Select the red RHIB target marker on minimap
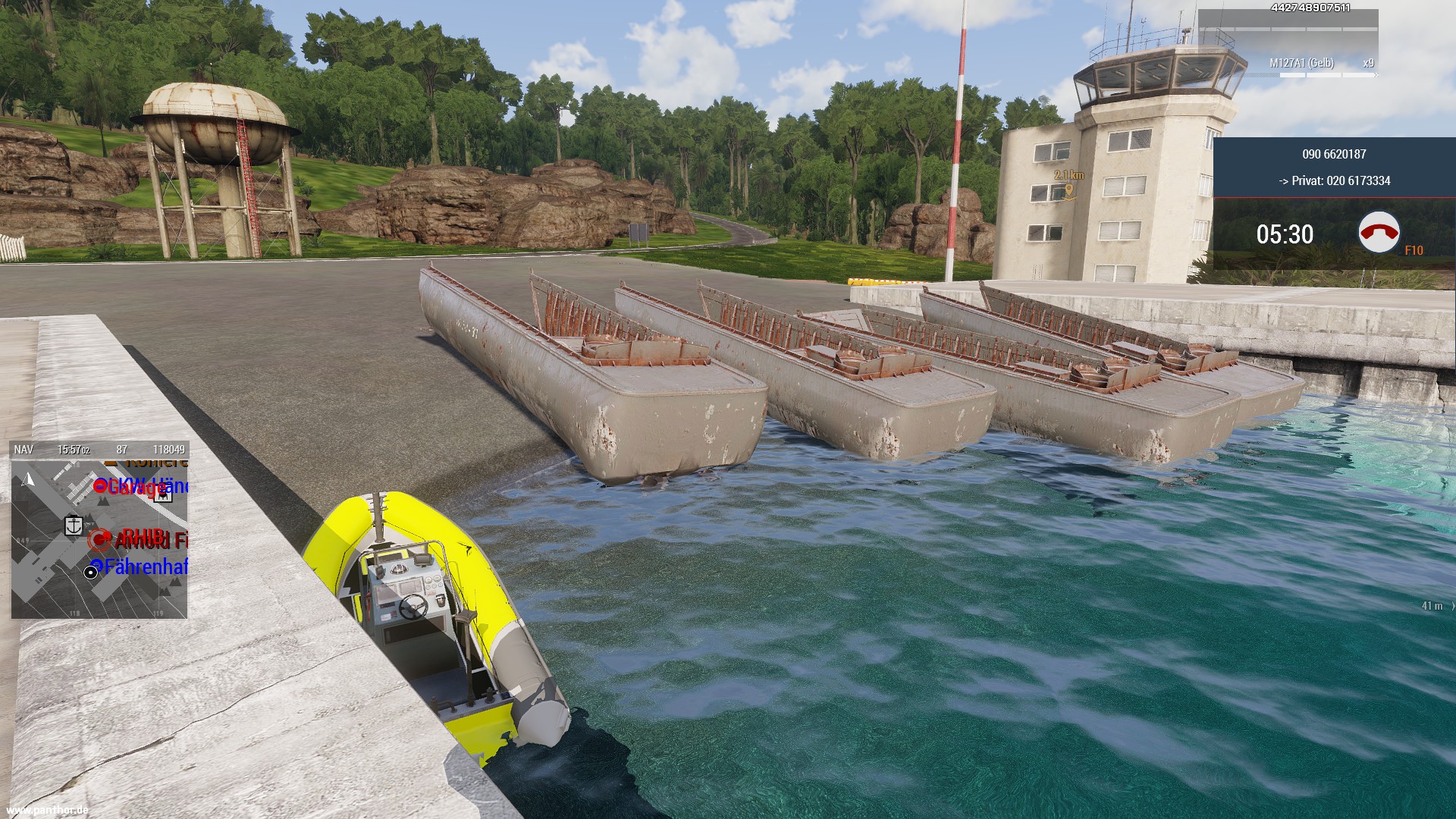Viewport: 1456px width, 819px height. [99, 540]
